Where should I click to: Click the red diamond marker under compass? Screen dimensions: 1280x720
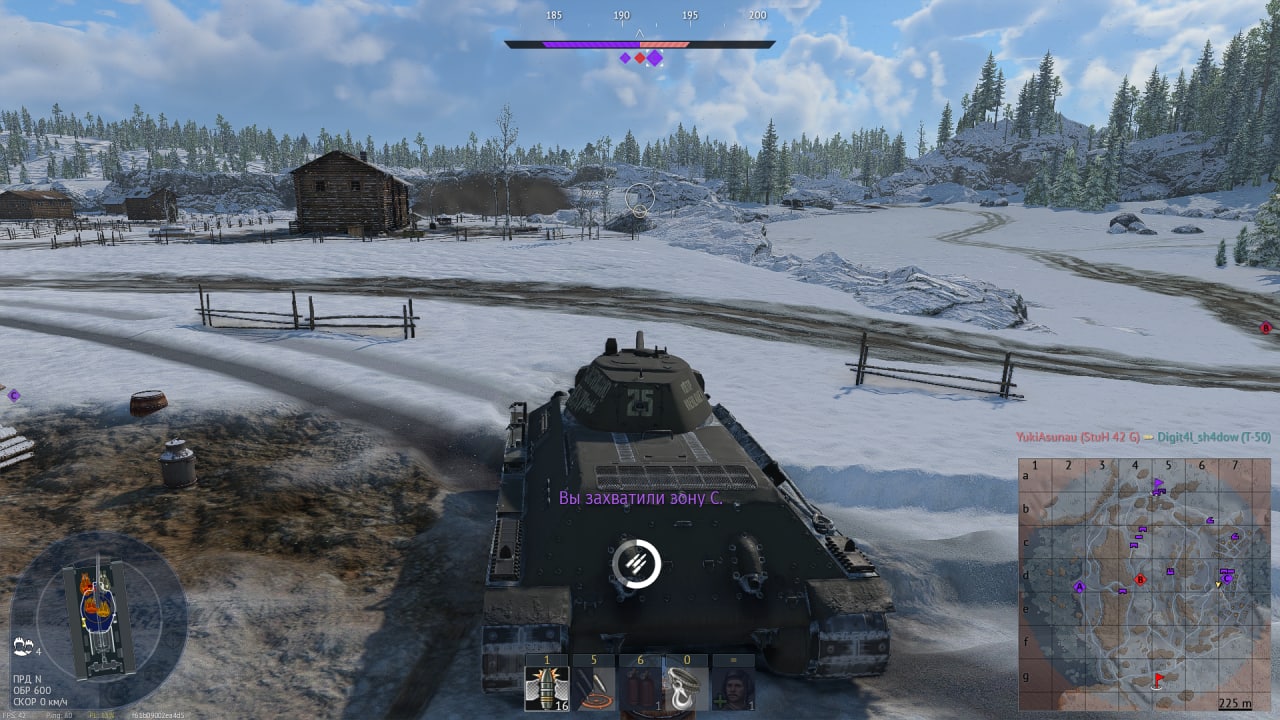640,58
